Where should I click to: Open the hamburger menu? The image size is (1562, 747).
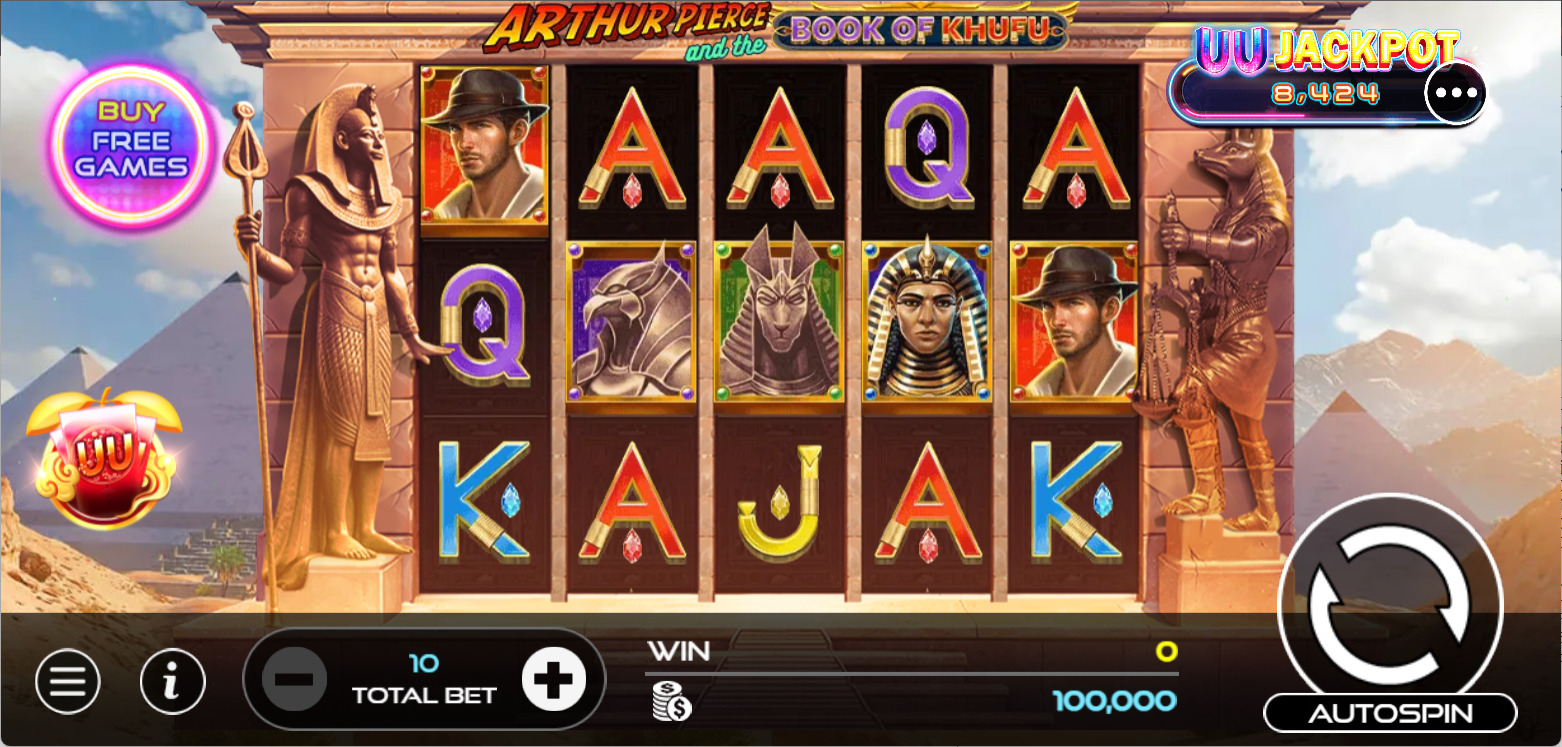(x=68, y=682)
